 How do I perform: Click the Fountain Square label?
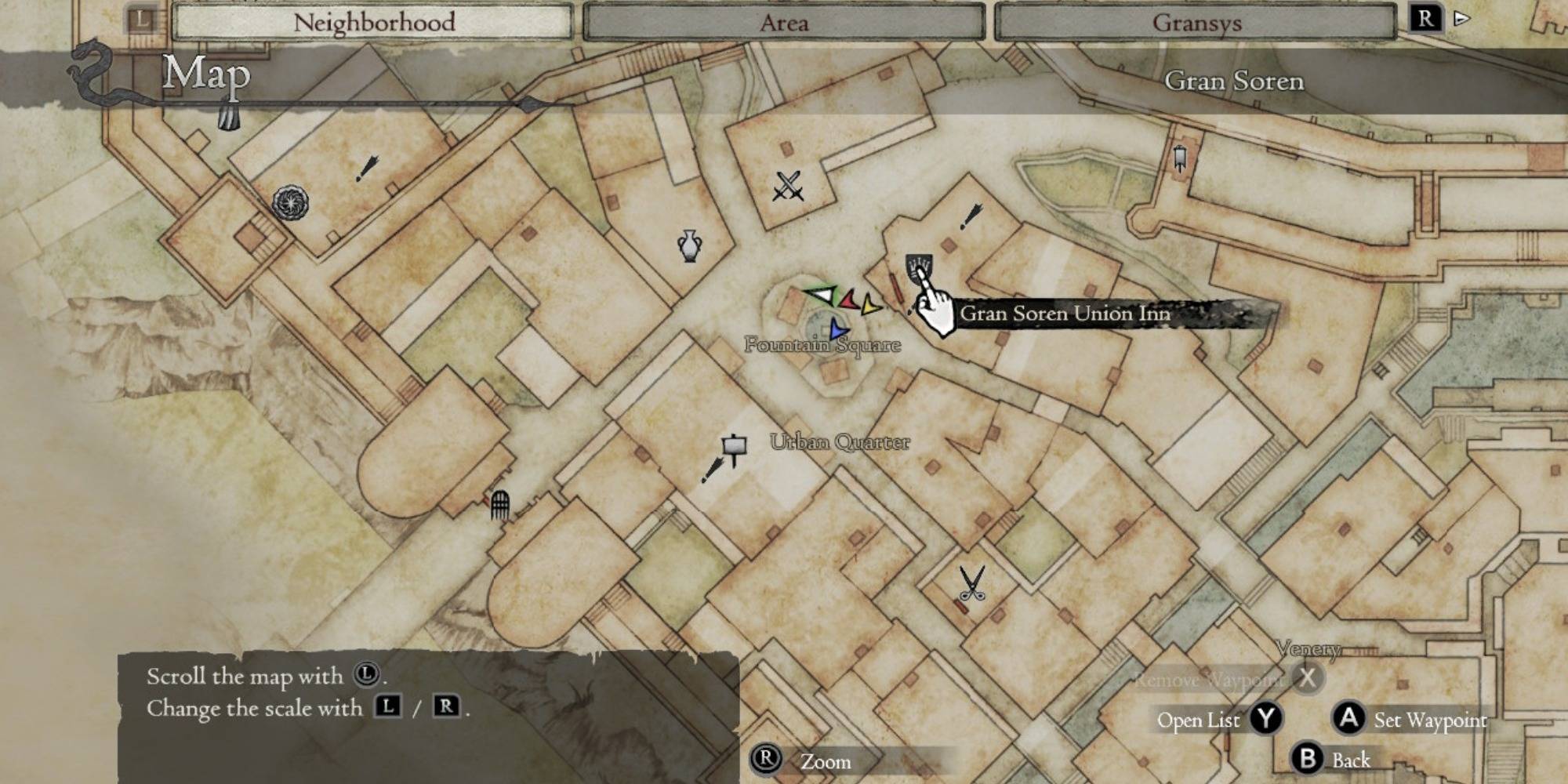822,345
